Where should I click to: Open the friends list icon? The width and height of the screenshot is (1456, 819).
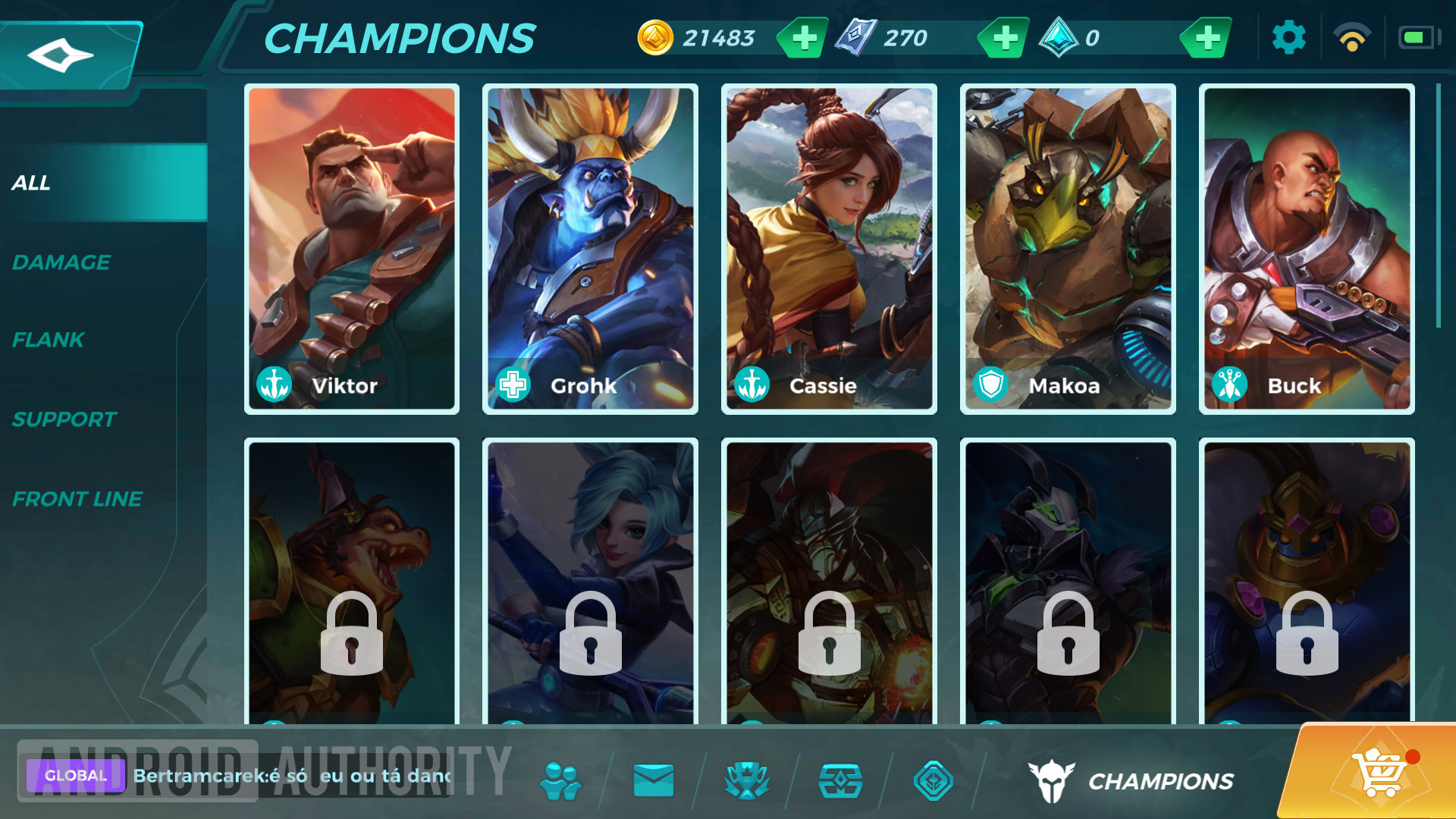coord(561,780)
